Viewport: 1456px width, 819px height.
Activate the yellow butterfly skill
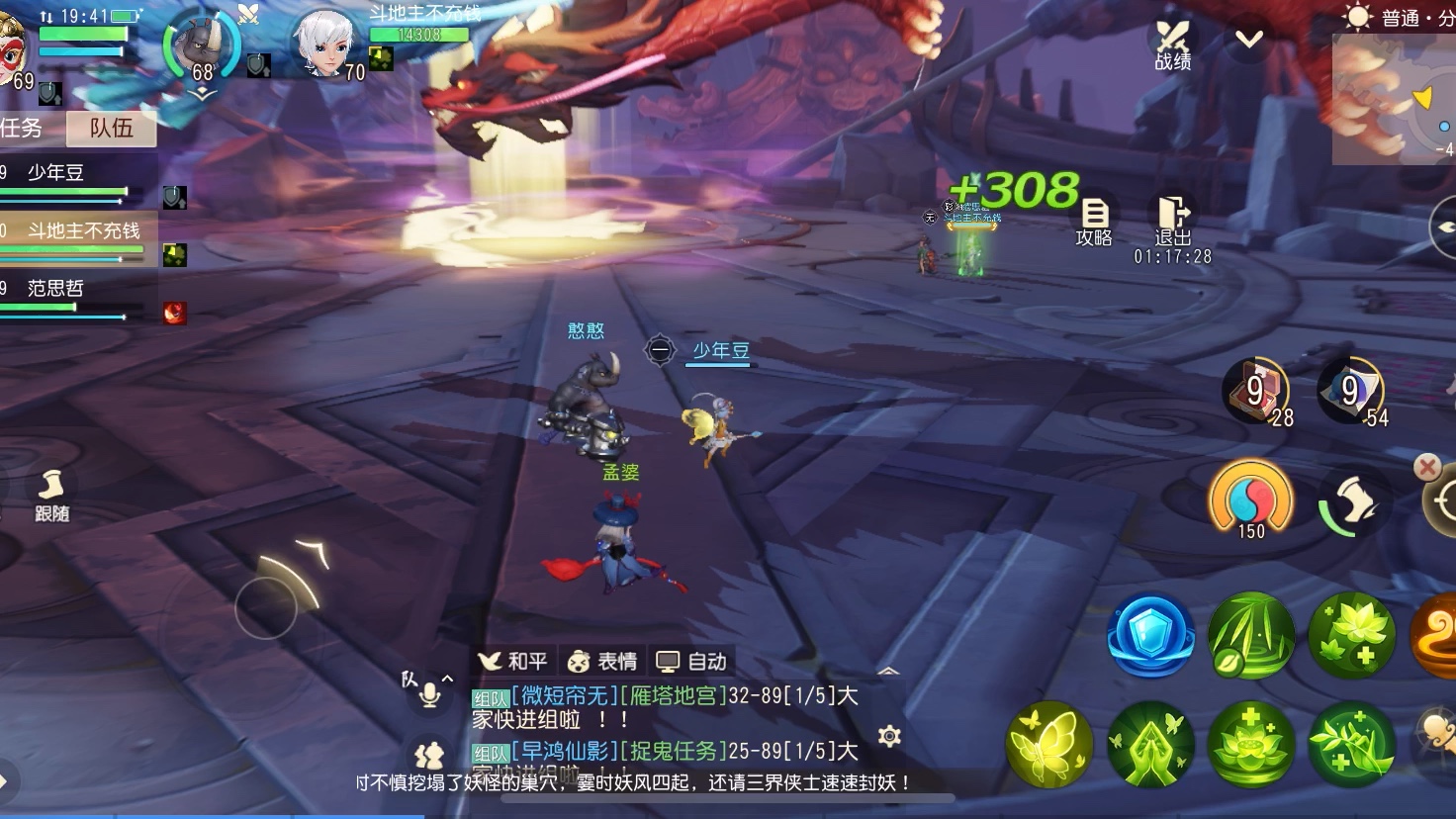pyautogui.click(x=1049, y=745)
